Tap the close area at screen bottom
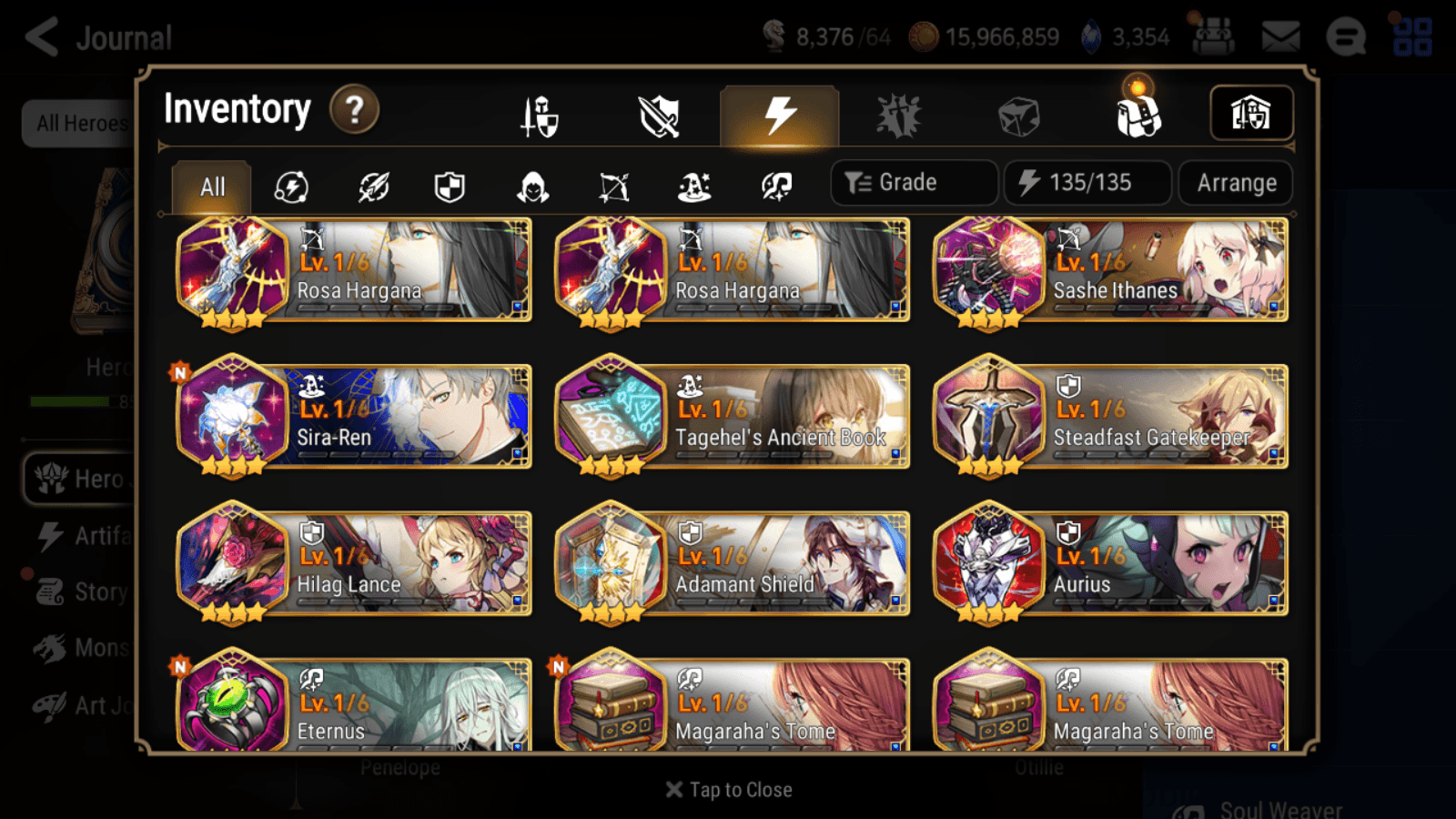Viewport: 1456px width, 819px height. click(x=728, y=790)
